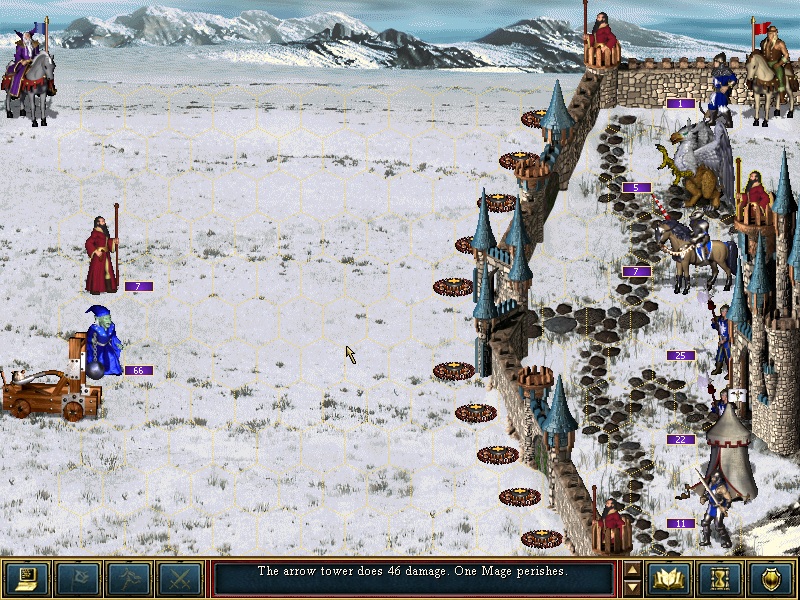
Task: Click the surrender flag button
Action: 78,578
